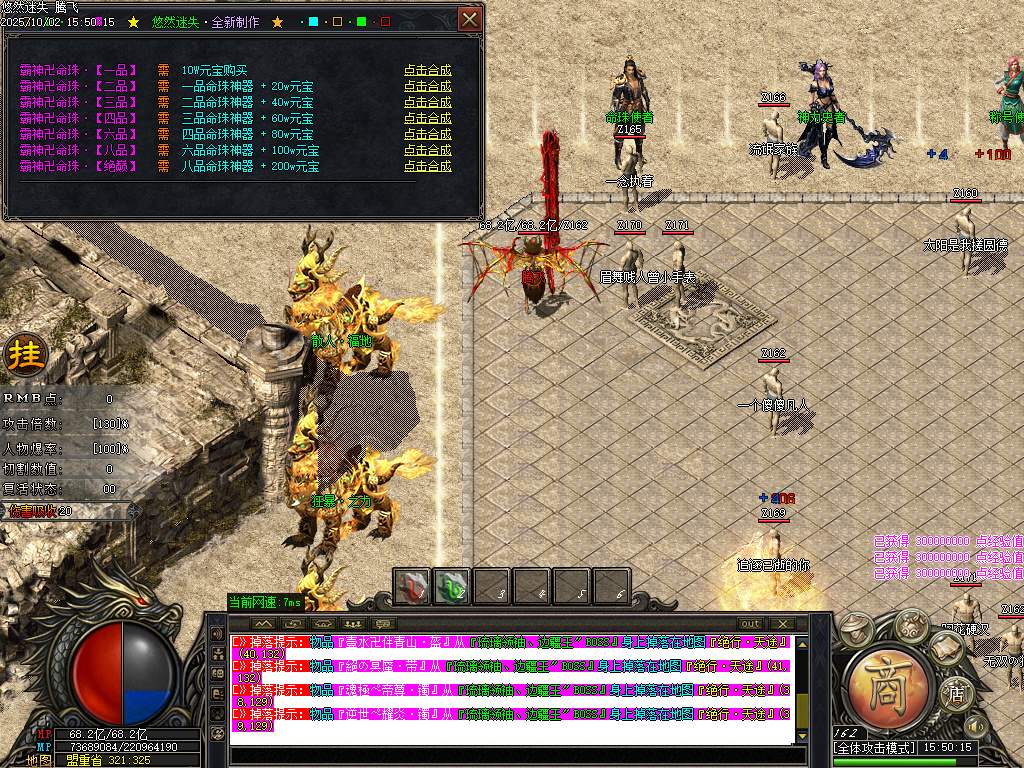This screenshot has height=768, width=1024.
Task: Craft the 【四品】 命珠 with 点击合成
Action: point(427,118)
